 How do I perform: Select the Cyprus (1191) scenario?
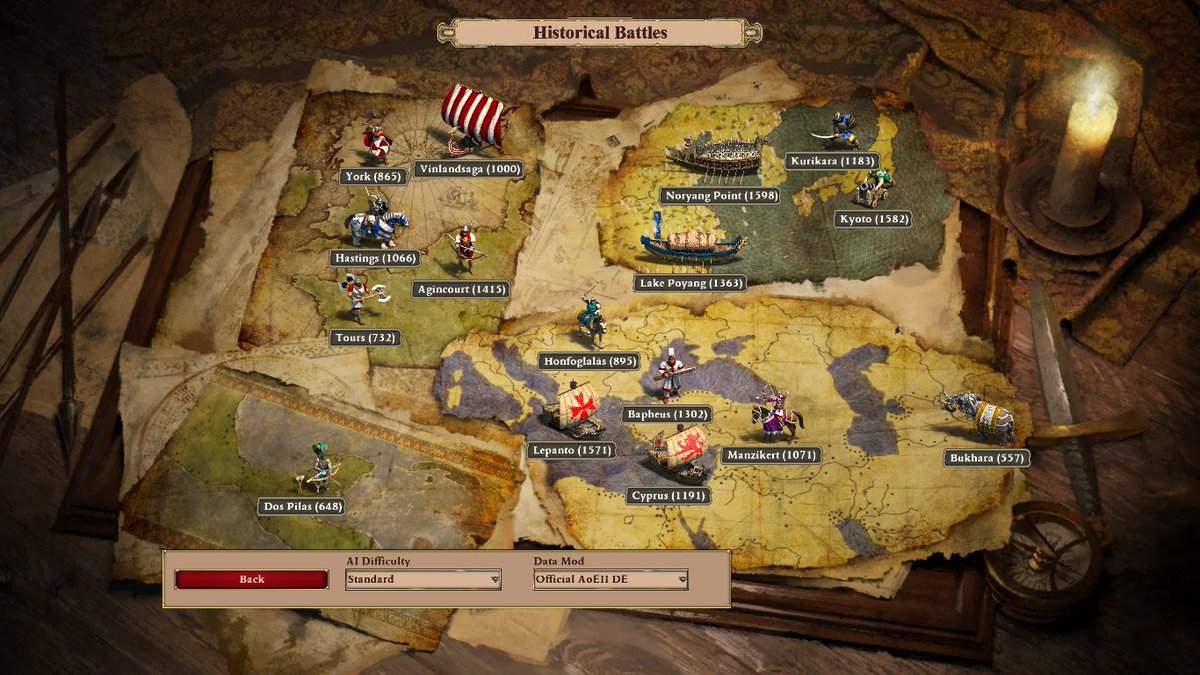point(669,496)
